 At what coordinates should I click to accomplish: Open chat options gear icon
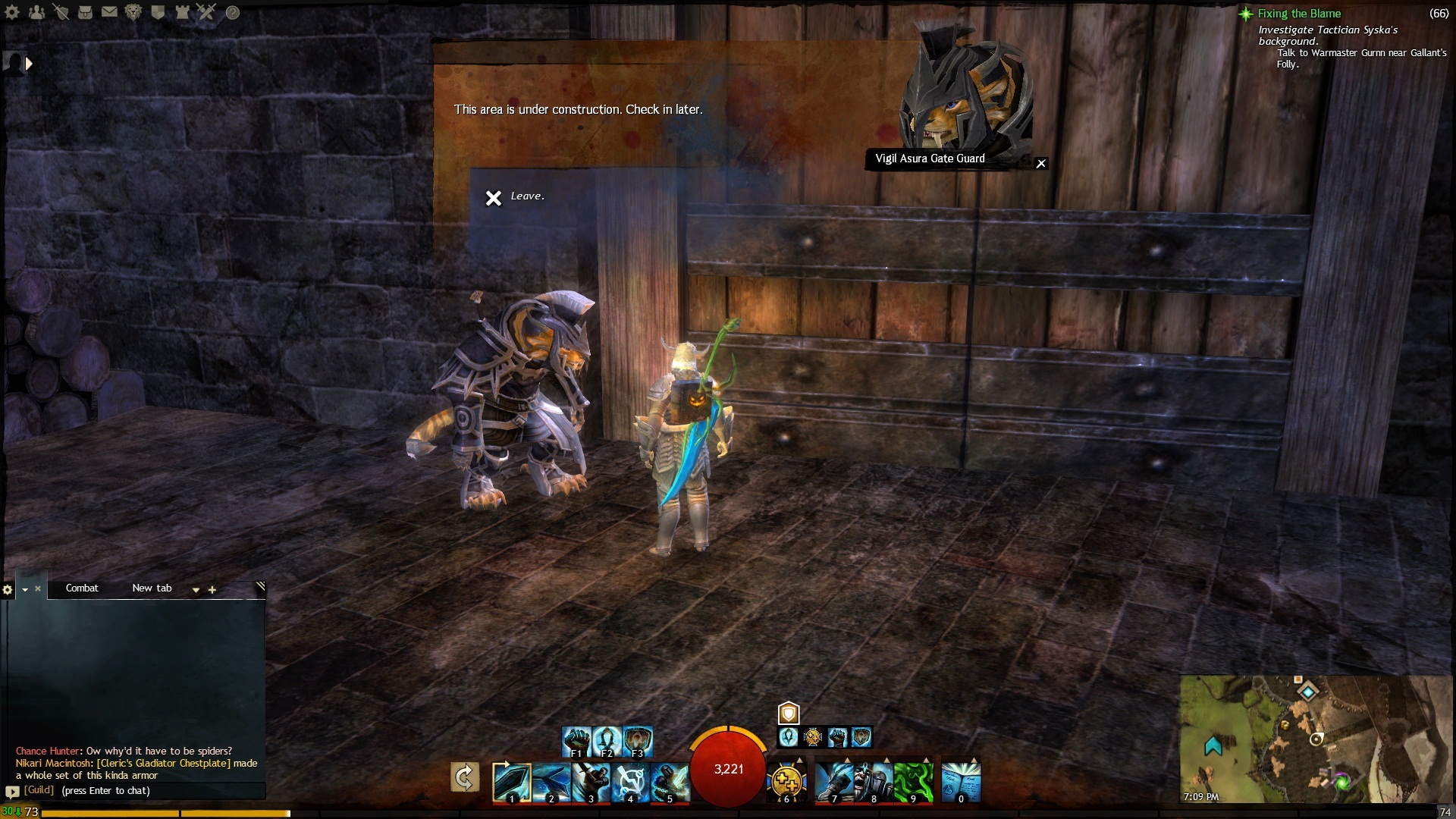(x=8, y=590)
